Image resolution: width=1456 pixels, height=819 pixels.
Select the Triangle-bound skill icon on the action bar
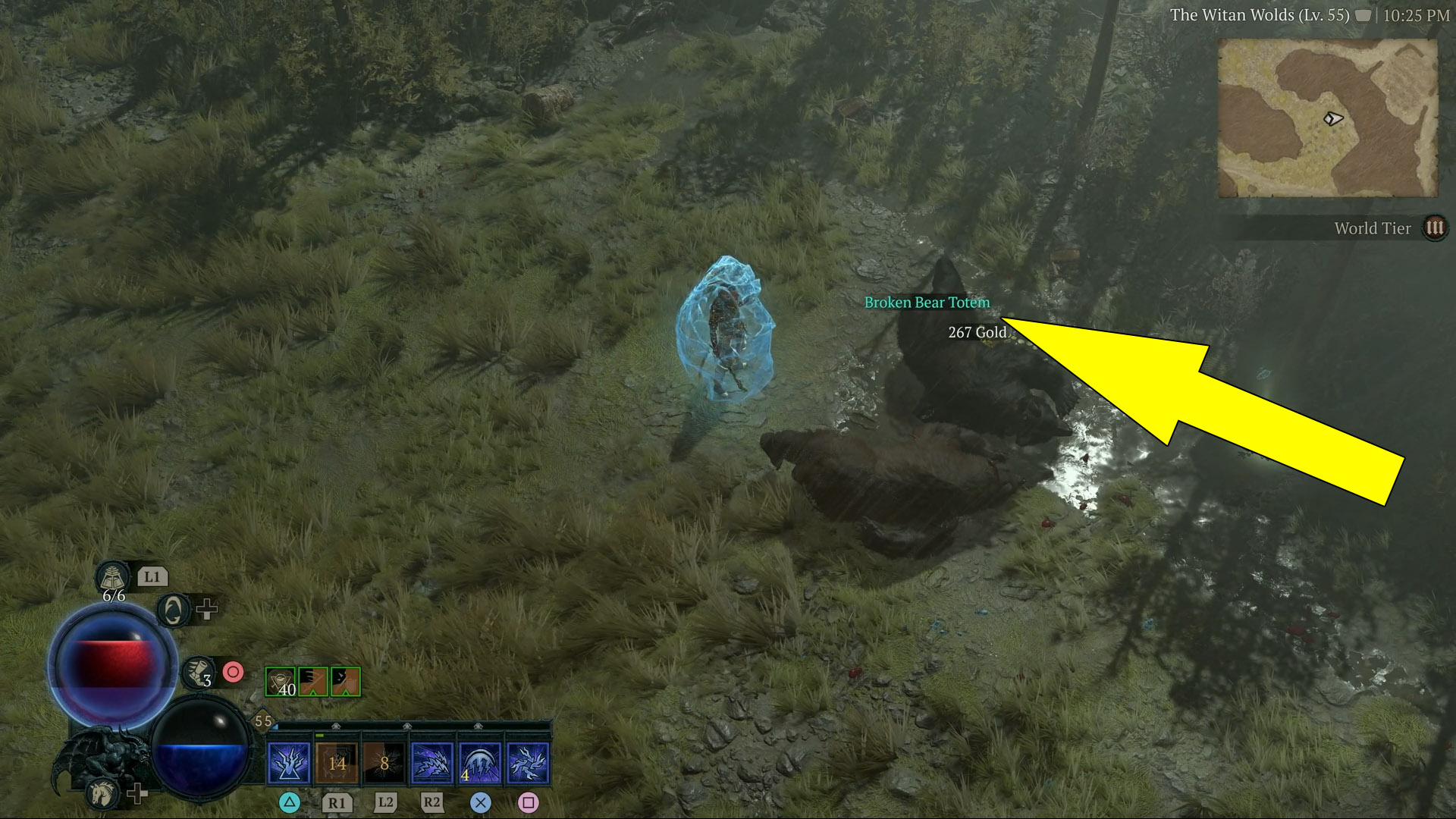point(289,764)
